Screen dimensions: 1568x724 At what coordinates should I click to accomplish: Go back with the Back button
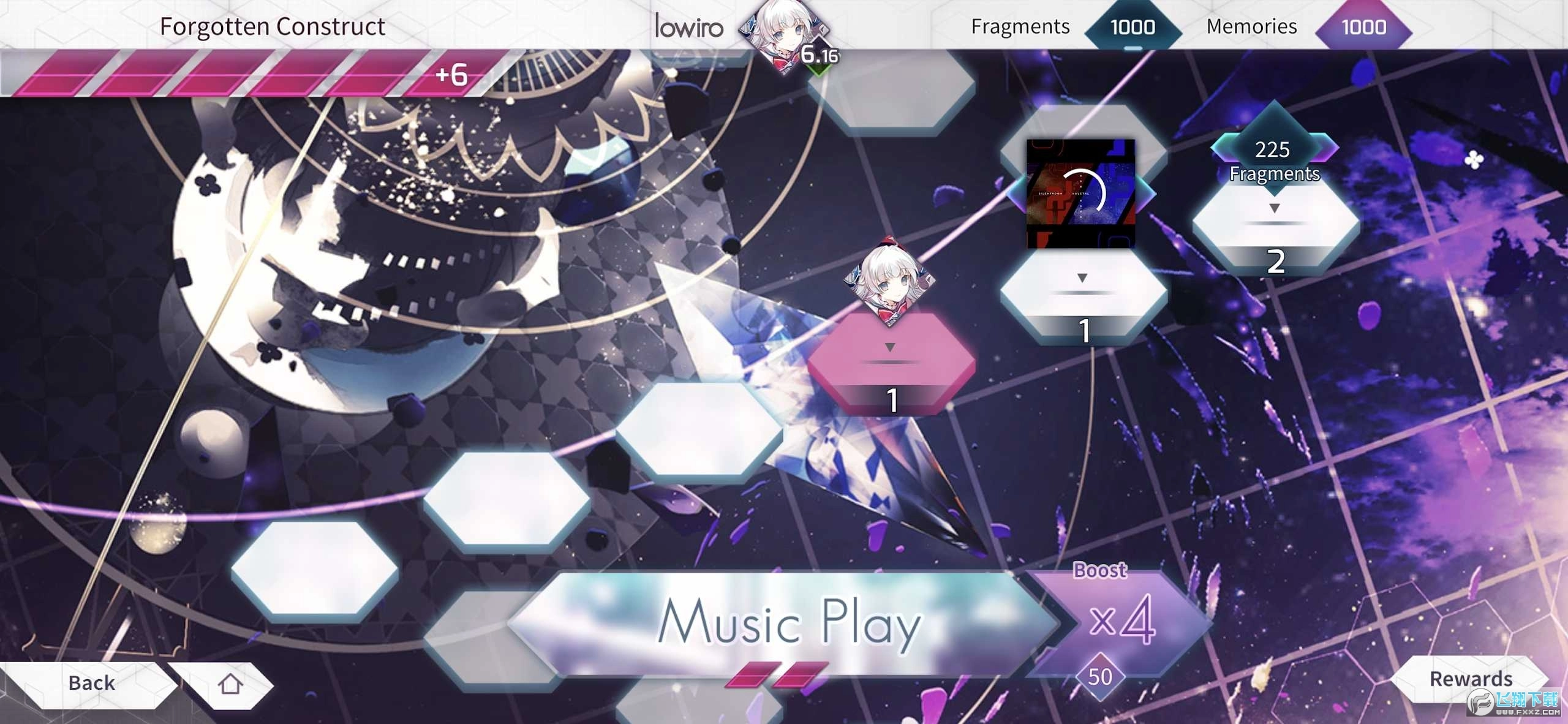coord(92,683)
